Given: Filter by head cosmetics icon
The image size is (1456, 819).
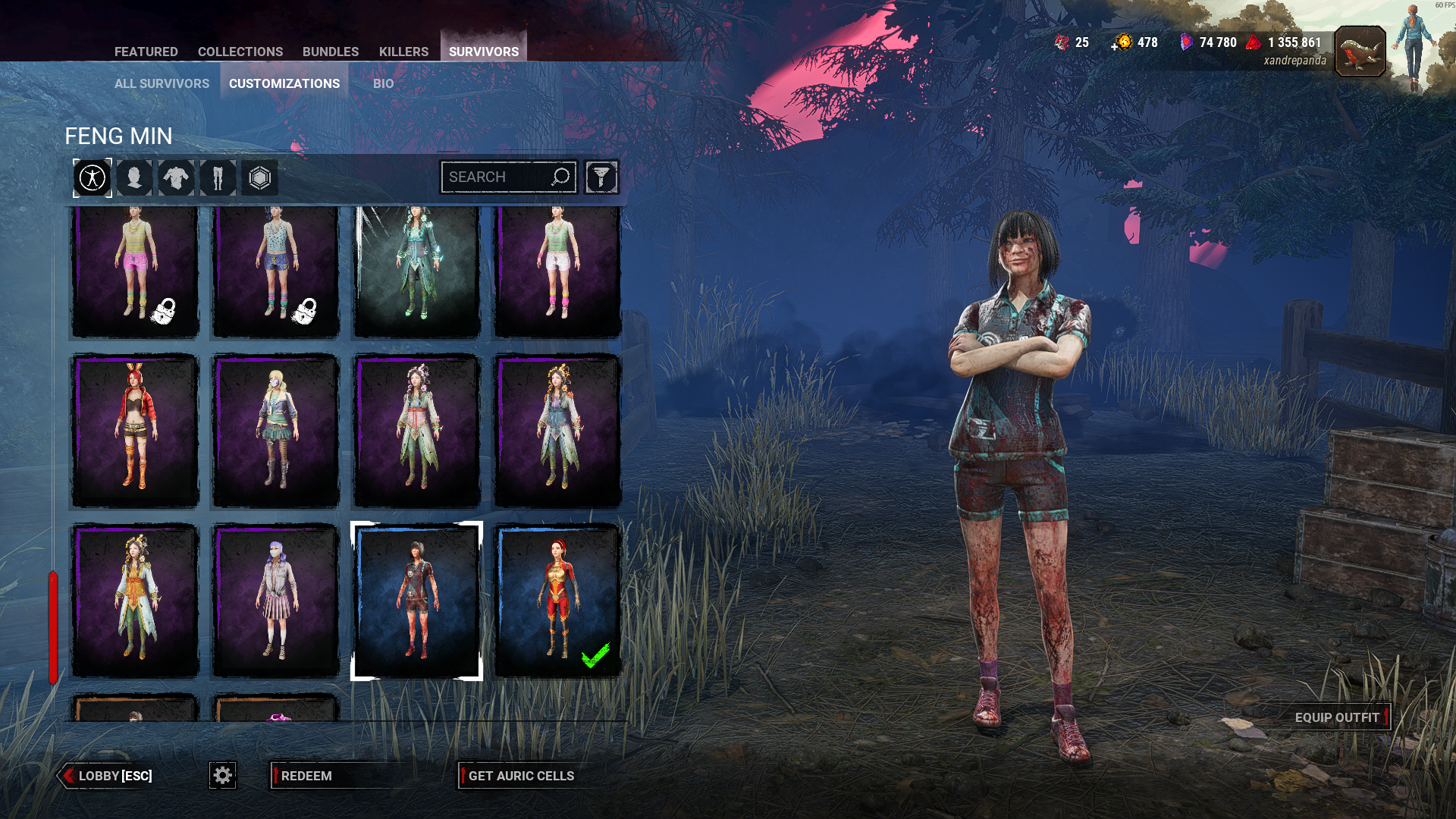Looking at the screenshot, I should pyautogui.click(x=134, y=178).
